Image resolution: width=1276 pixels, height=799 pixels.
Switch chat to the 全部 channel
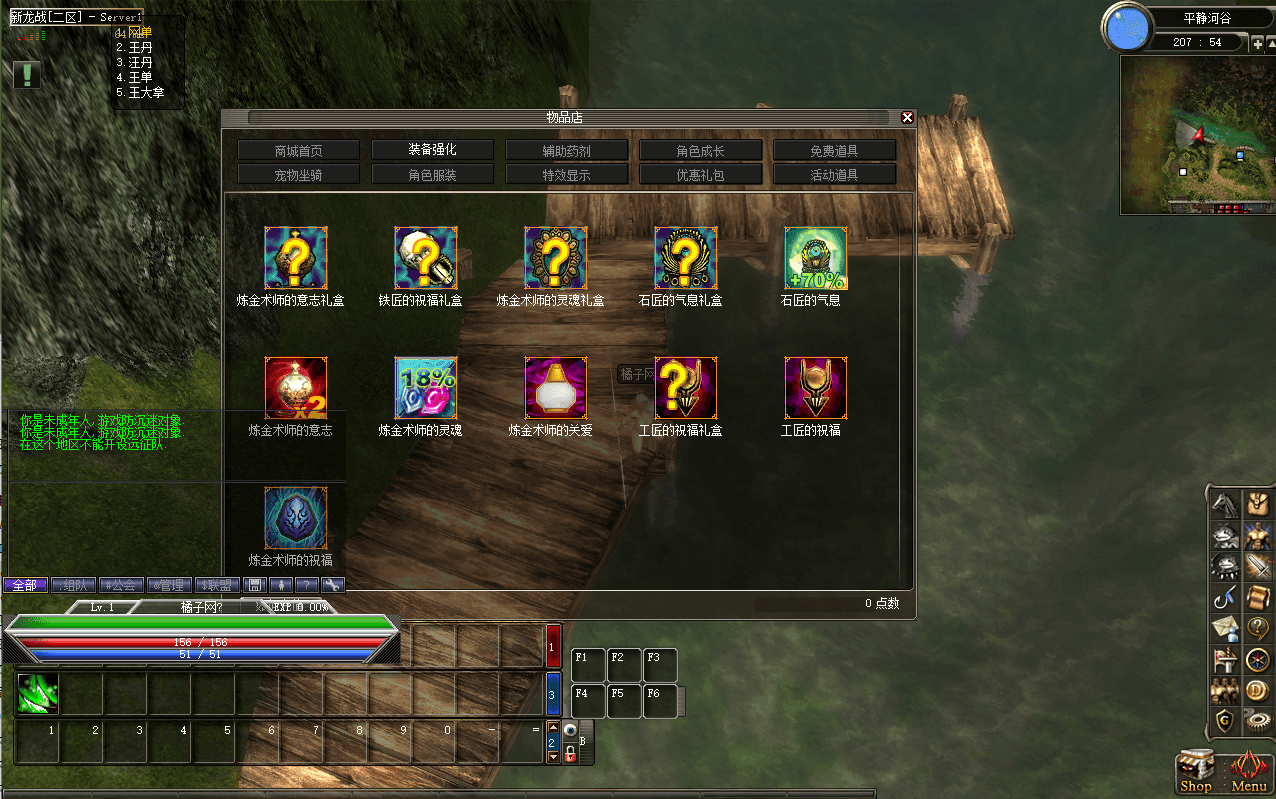[x=25, y=585]
